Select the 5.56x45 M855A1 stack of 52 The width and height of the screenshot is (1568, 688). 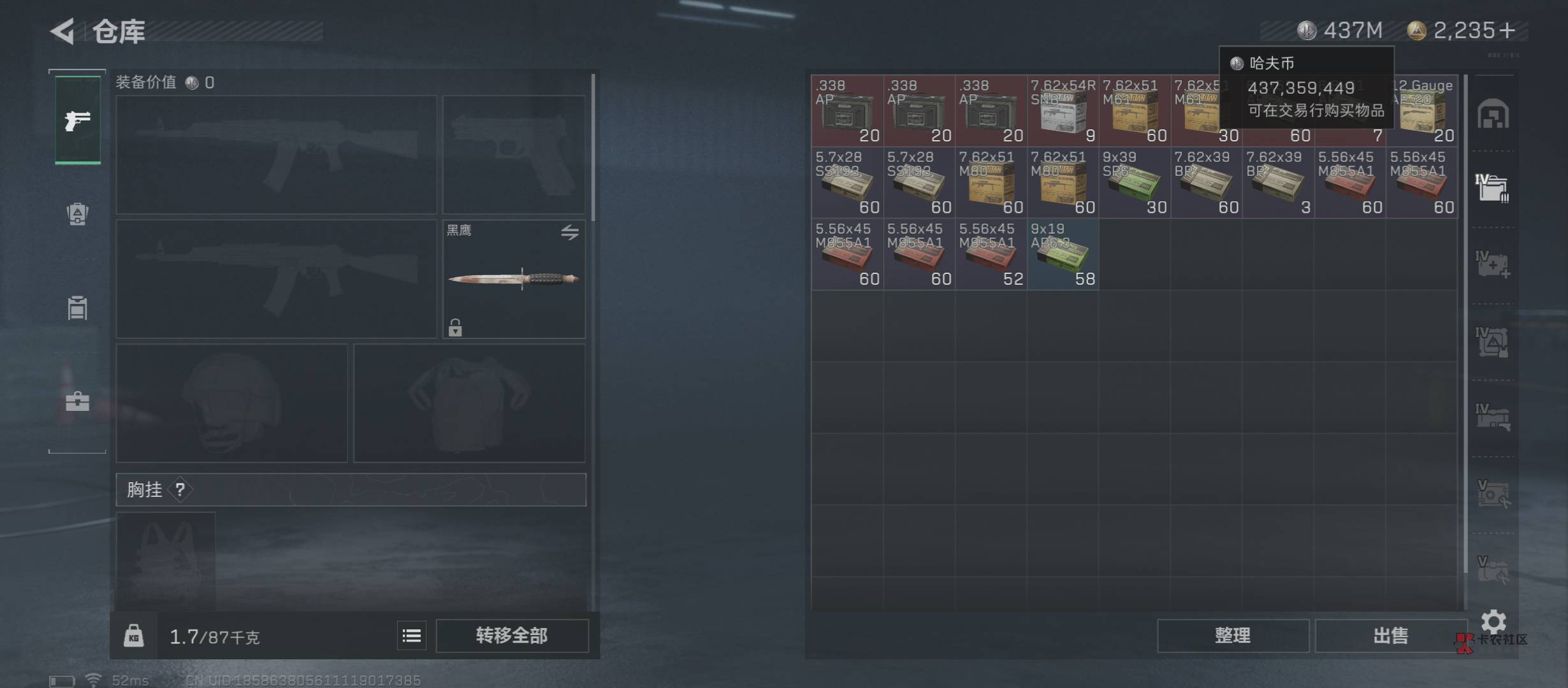click(991, 255)
